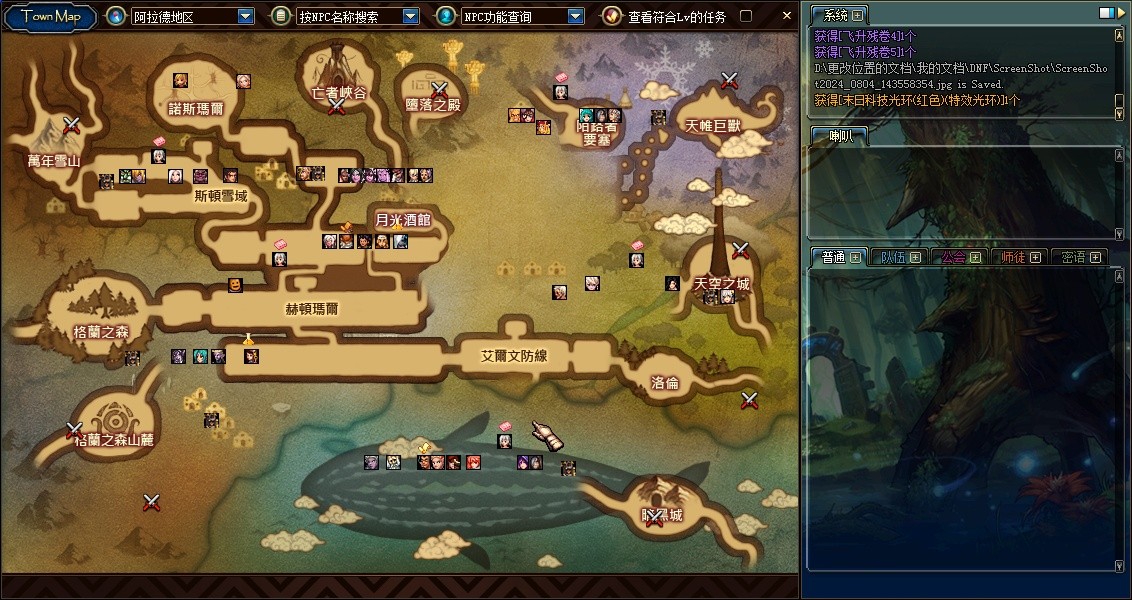Click the pumpkin NPC icon above 赫頓瑪爾
Screen dimensions: 1132x600
[x=235, y=285]
